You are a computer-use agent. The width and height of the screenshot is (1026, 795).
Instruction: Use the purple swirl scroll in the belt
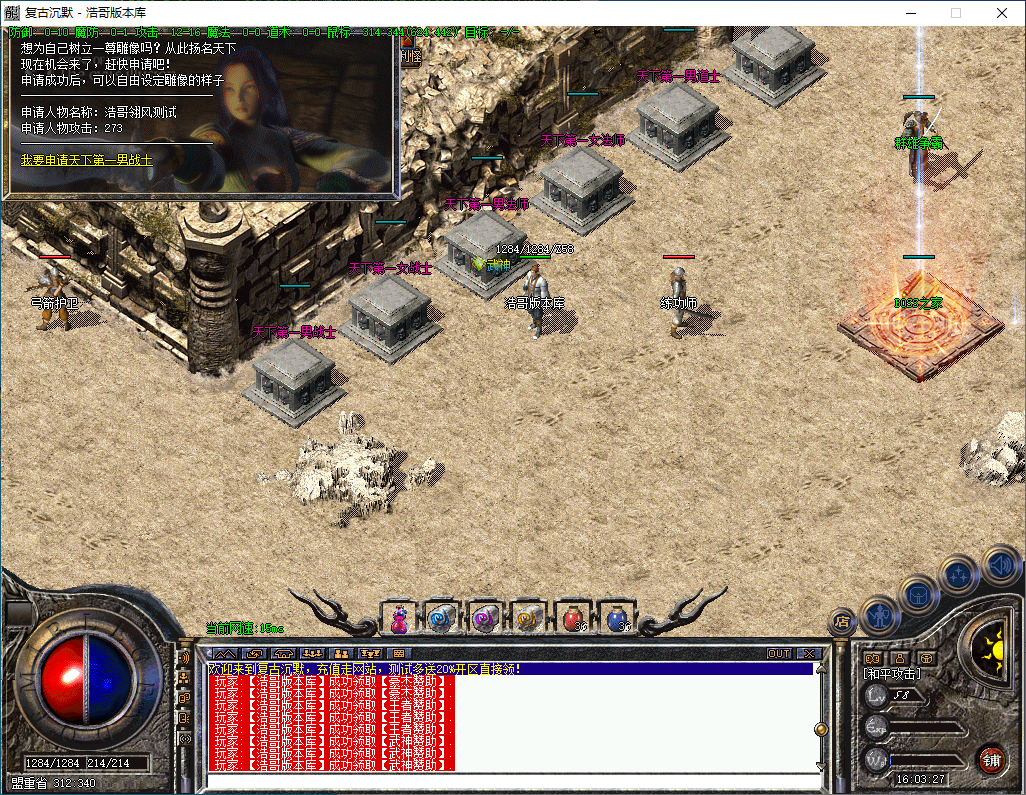484,619
